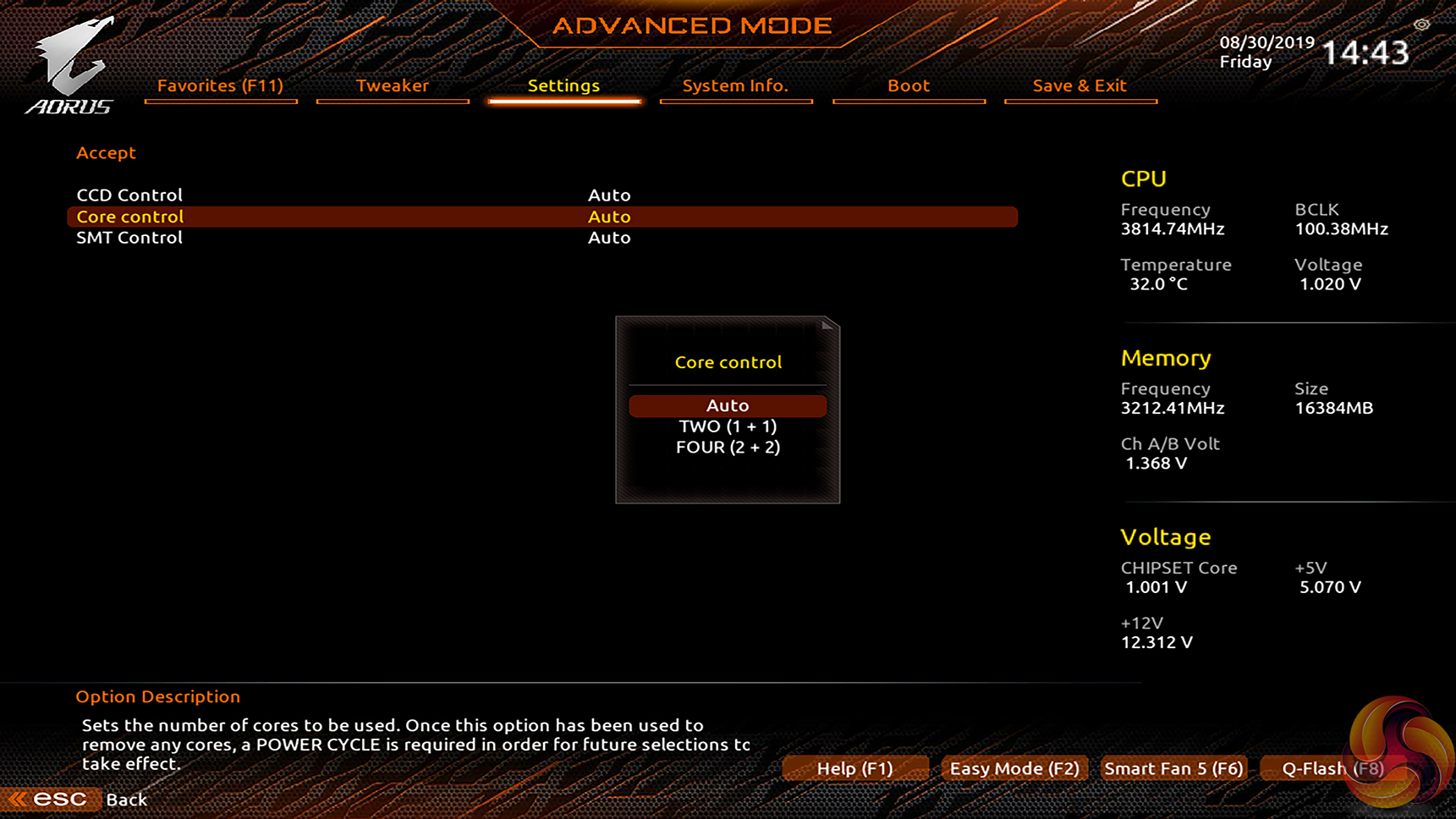The width and height of the screenshot is (1456, 819).
Task: Select FOUR (2 + 2) core option
Action: [728, 447]
